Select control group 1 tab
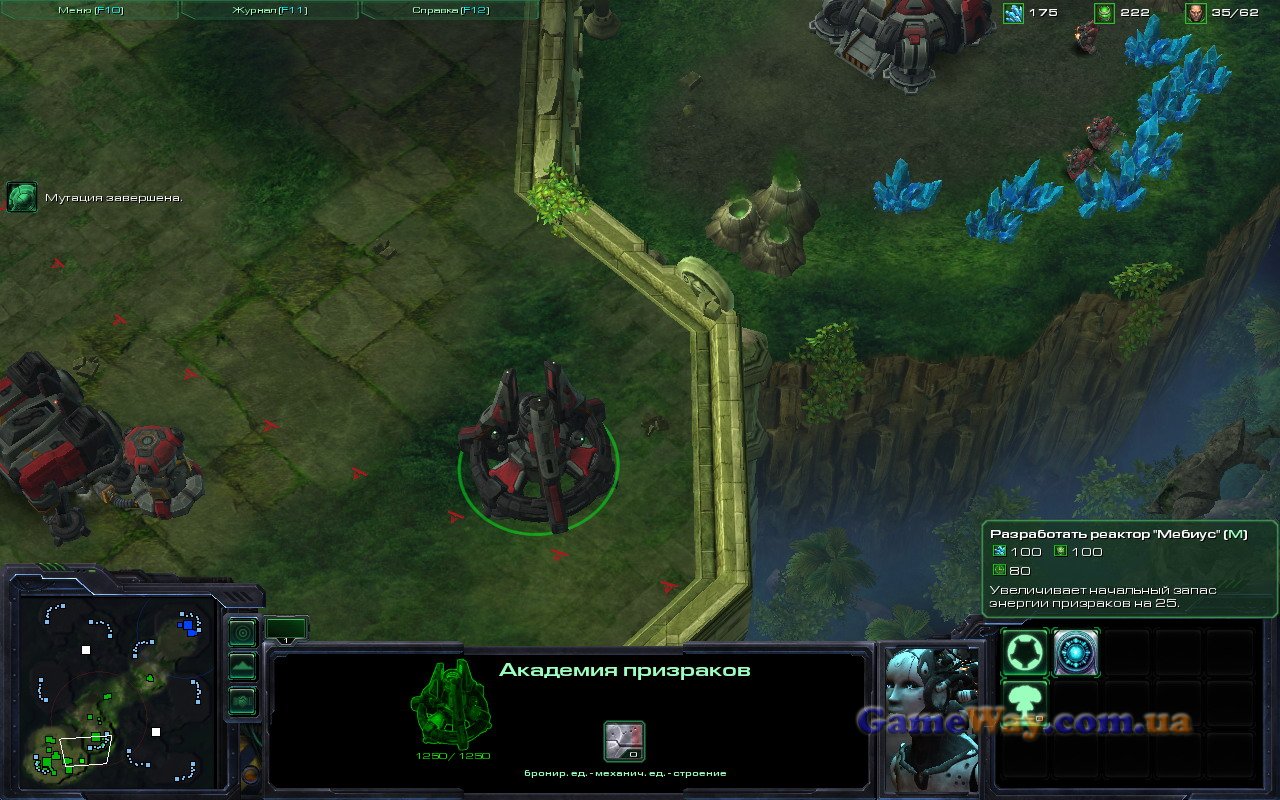 point(286,630)
